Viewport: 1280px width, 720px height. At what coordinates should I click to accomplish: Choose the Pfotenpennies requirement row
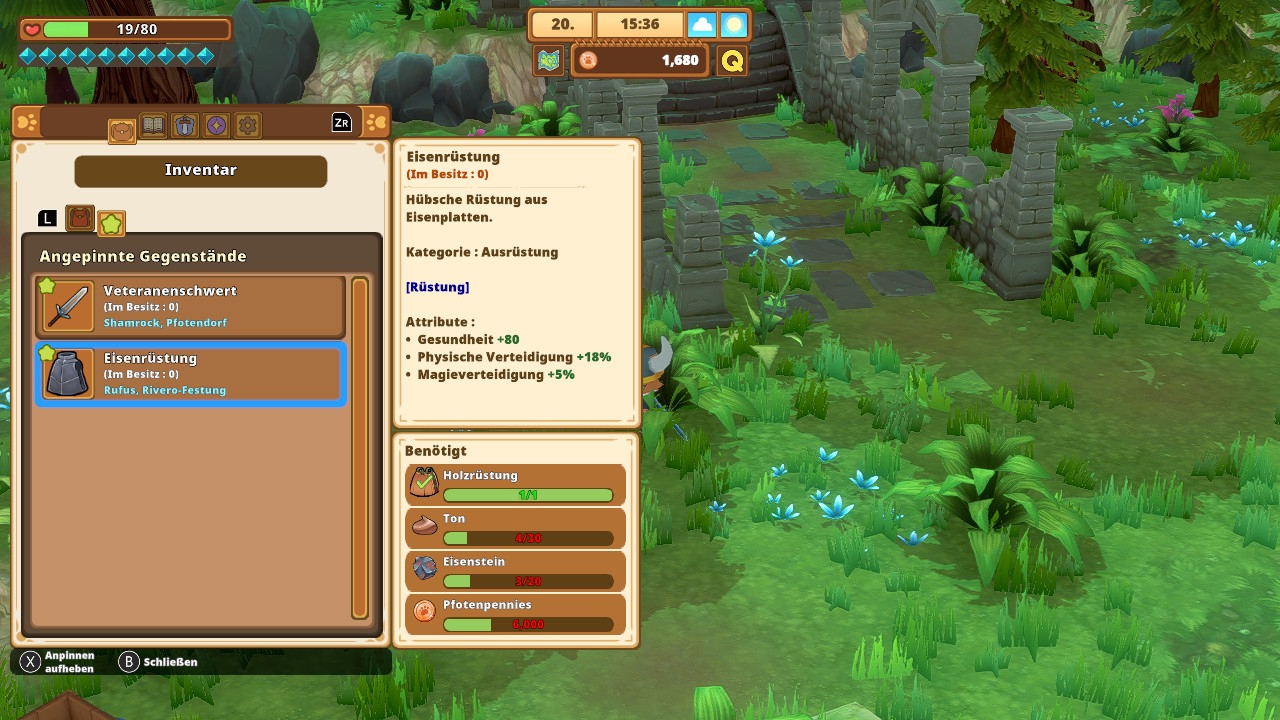[x=516, y=613]
